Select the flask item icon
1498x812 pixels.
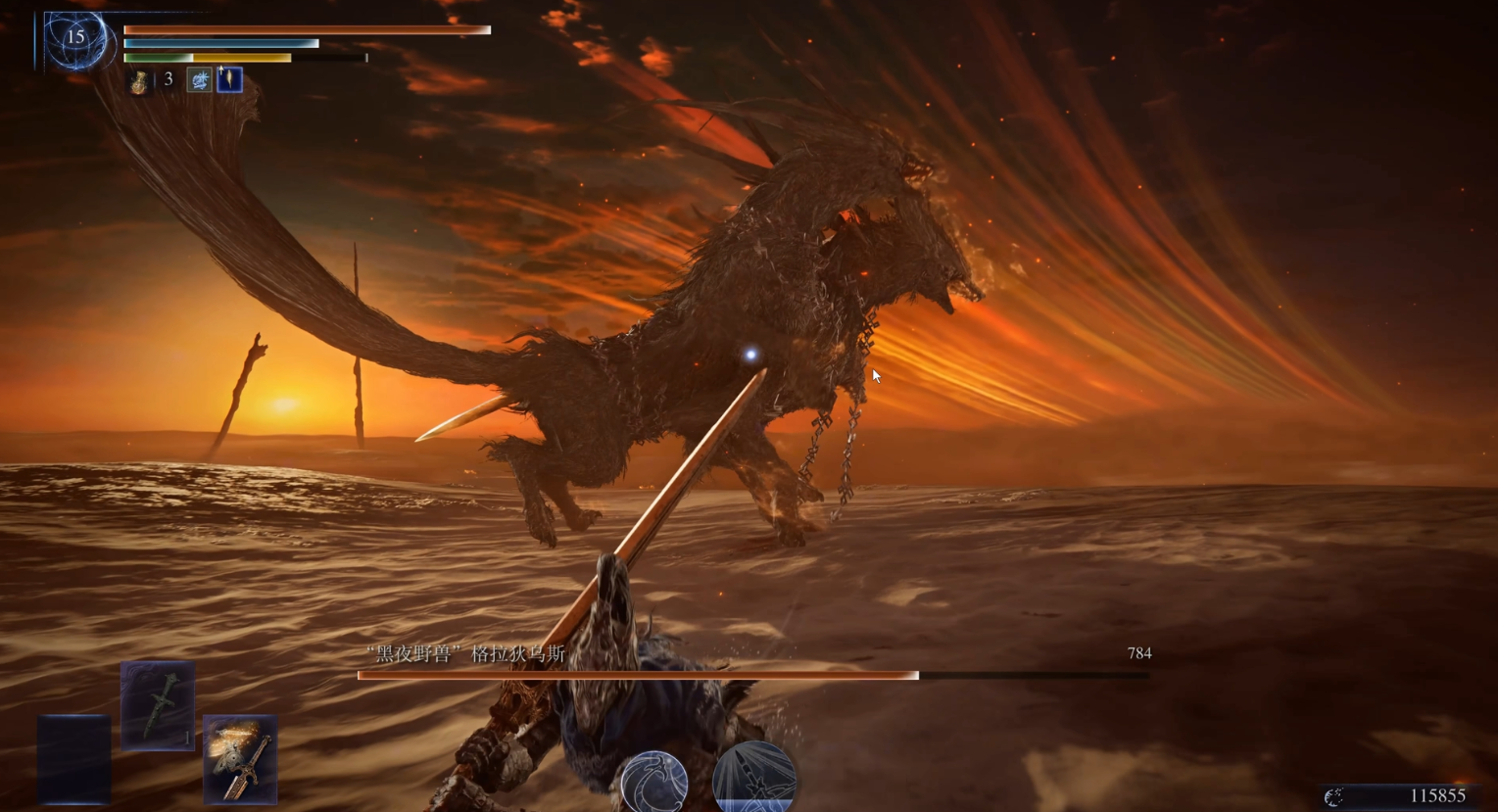[x=140, y=81]
